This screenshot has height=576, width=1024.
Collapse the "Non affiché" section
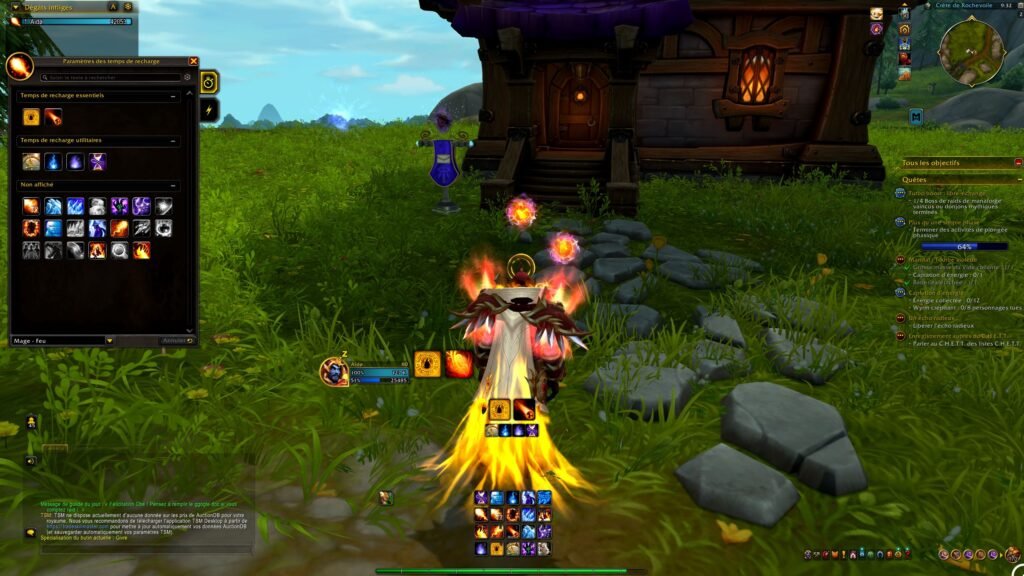(175, 185)
